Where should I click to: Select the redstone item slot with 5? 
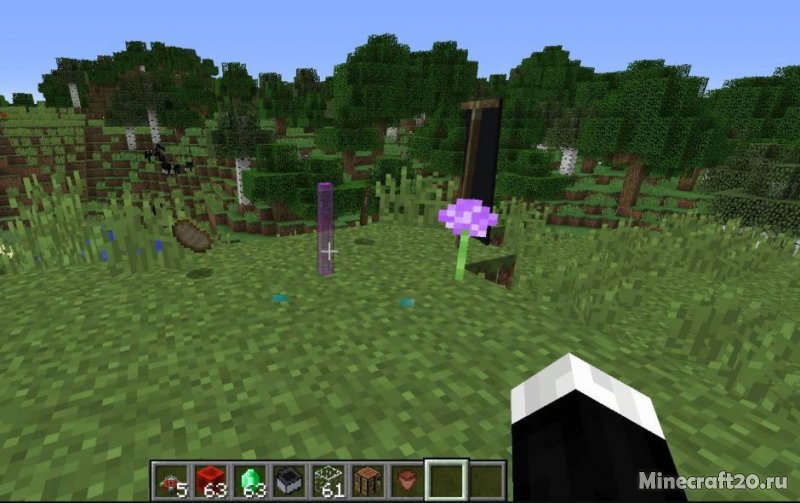(x=172, y=479)
